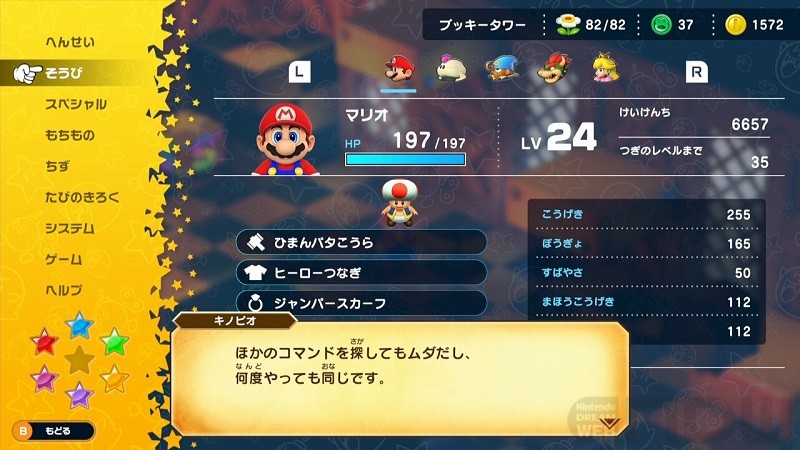
Task: Advance the キノピオ dialogue arrow
Action: point(609,422)
